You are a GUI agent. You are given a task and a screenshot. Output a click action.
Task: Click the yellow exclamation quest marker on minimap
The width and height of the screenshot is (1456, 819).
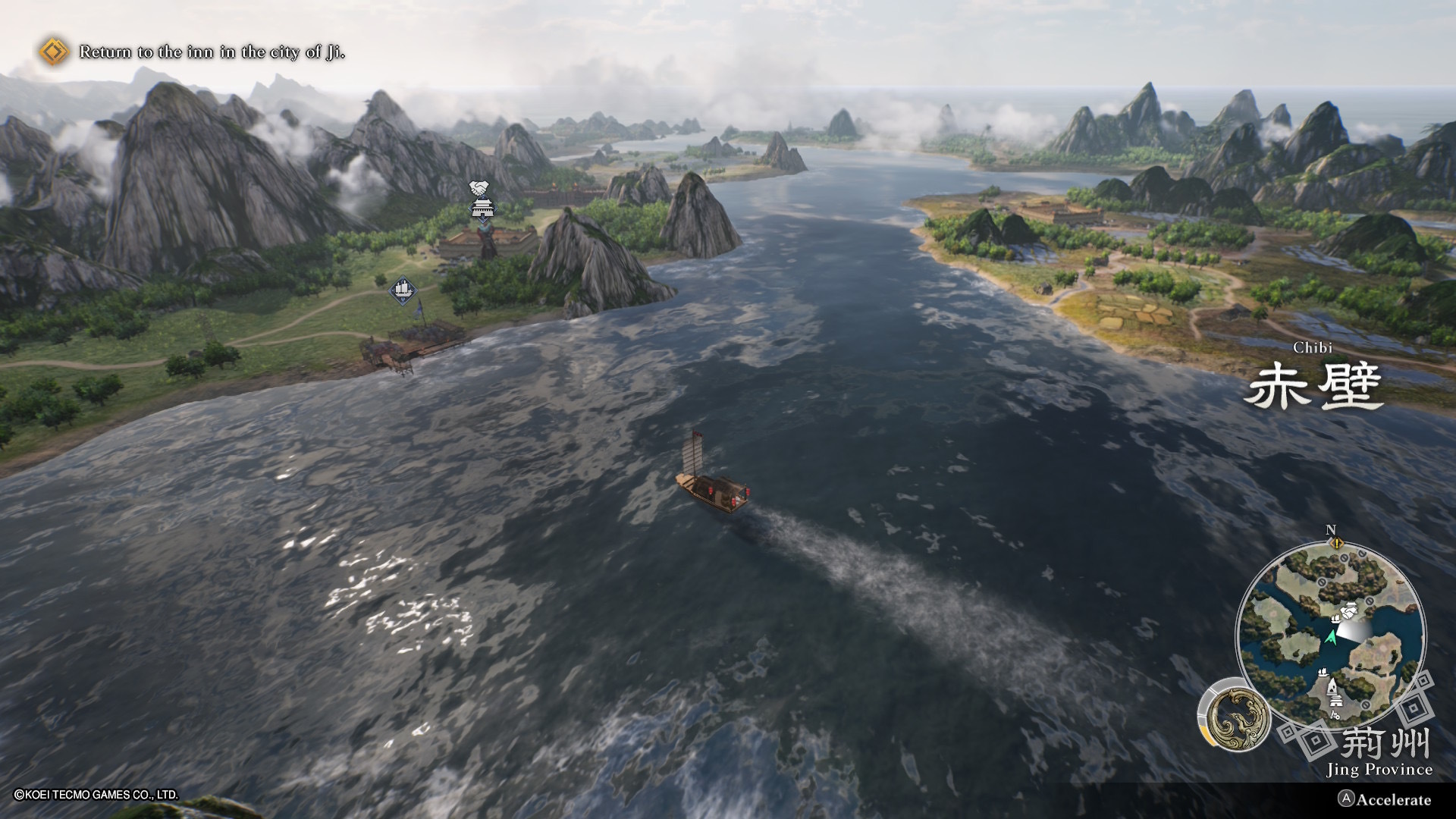point(1337,544)
